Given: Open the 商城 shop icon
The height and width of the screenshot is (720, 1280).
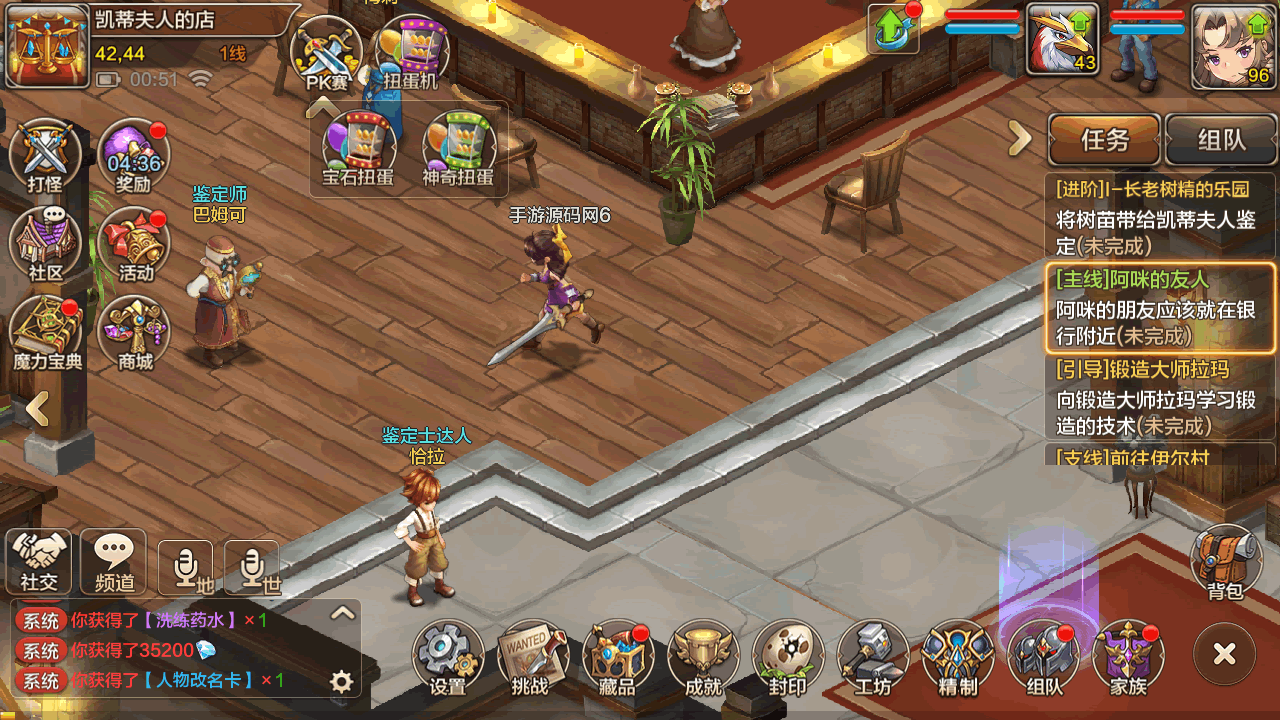Looking at the screenshot, I should coord(135,332).
